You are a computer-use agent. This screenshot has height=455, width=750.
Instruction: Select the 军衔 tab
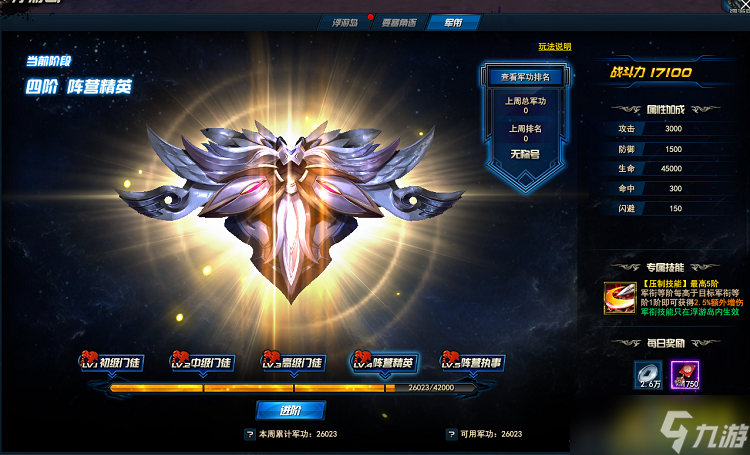(x=451, y=22)
